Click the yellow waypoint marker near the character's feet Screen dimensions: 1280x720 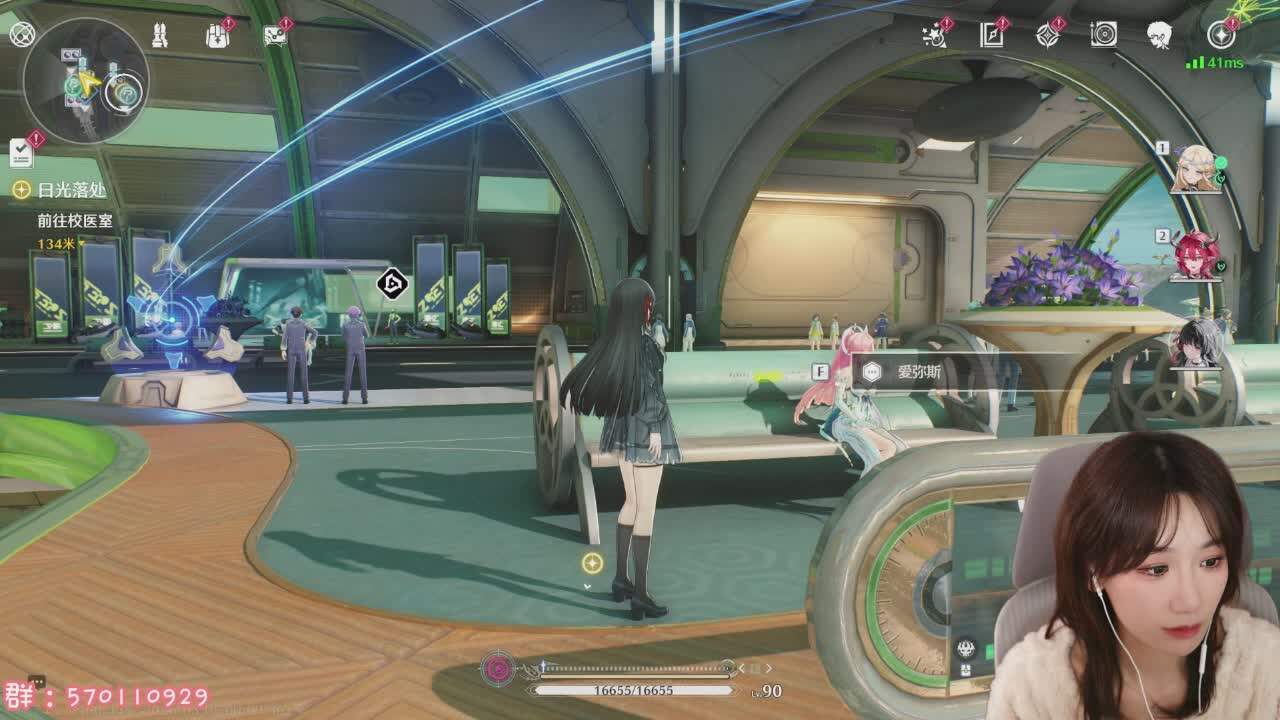(592, 563)
